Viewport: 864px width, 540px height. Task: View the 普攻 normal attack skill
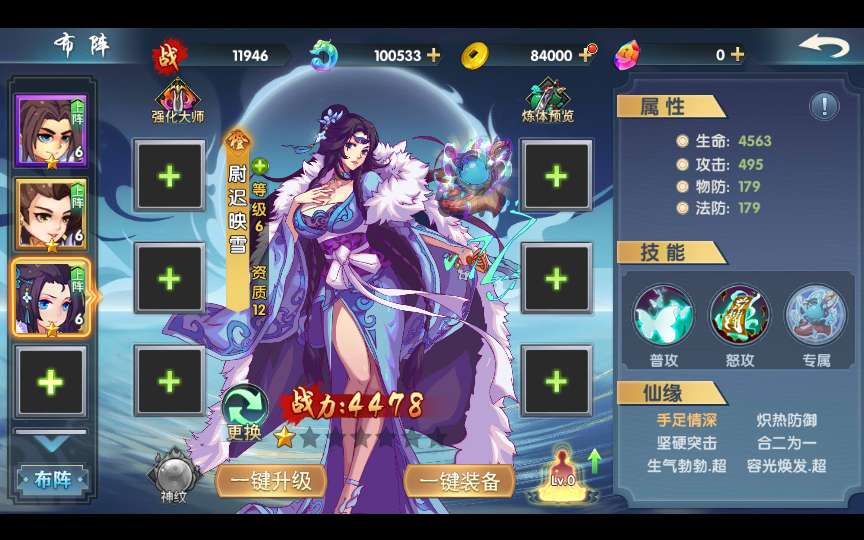663,315
